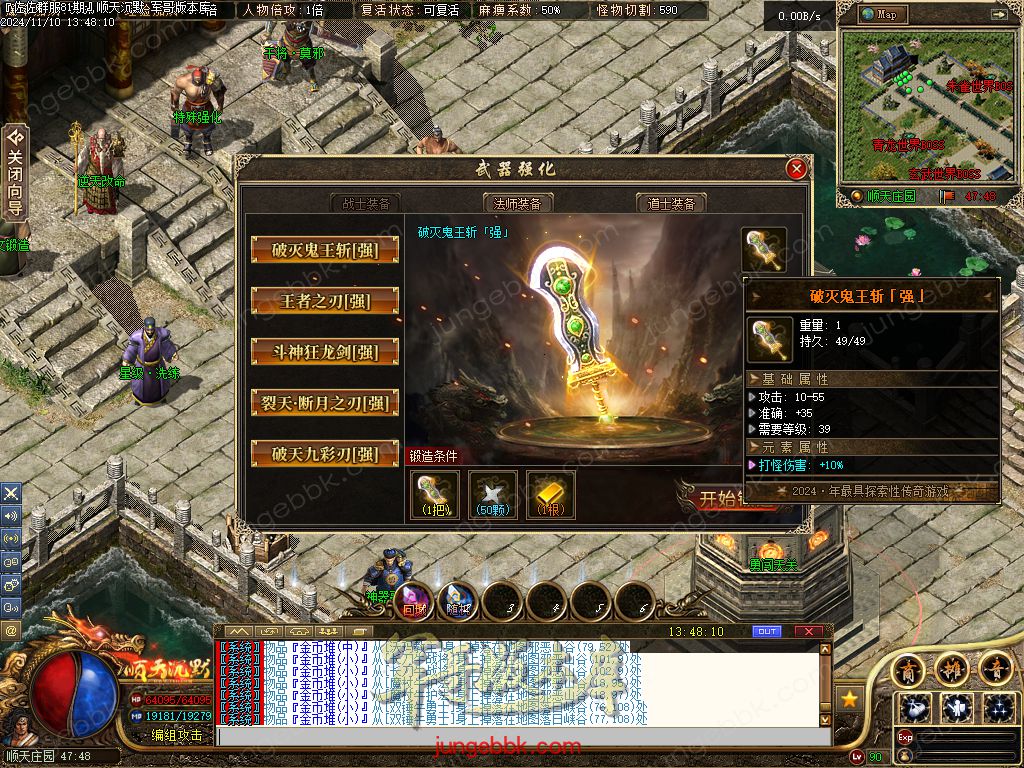Switch to the 法师装备 tab
This screenshot has height=768, width=1024.
(518, 203)
